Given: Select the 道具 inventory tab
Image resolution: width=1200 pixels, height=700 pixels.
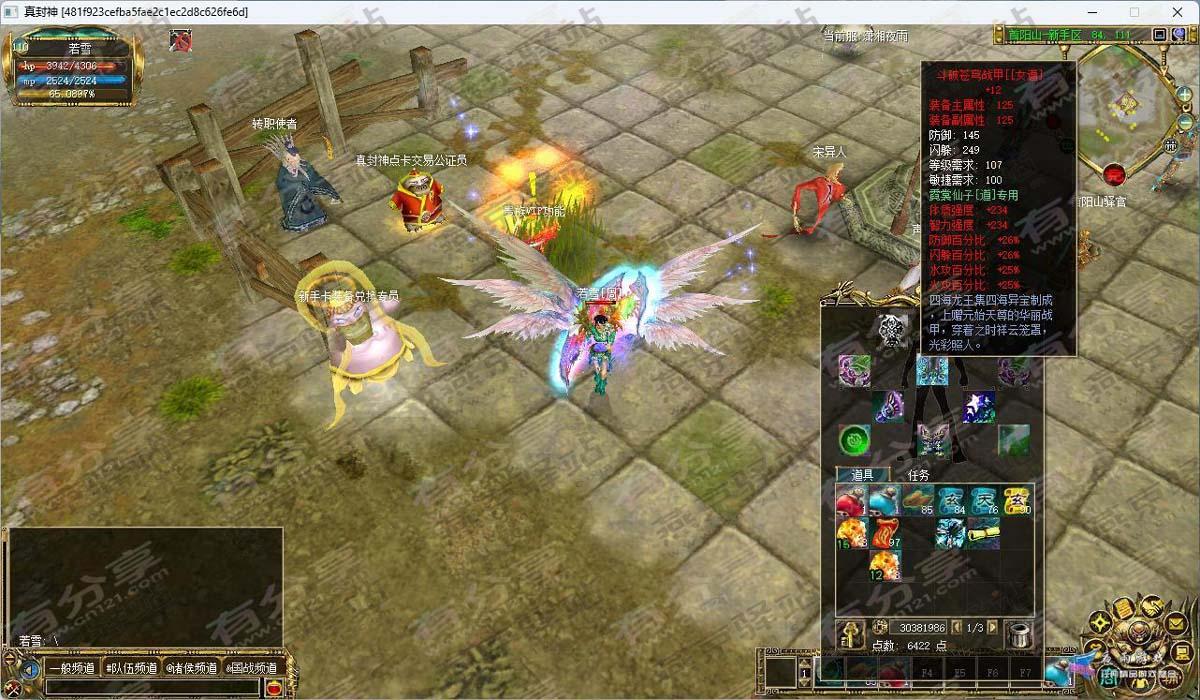Looking at the screenshot, I should [x=863, y=476].
